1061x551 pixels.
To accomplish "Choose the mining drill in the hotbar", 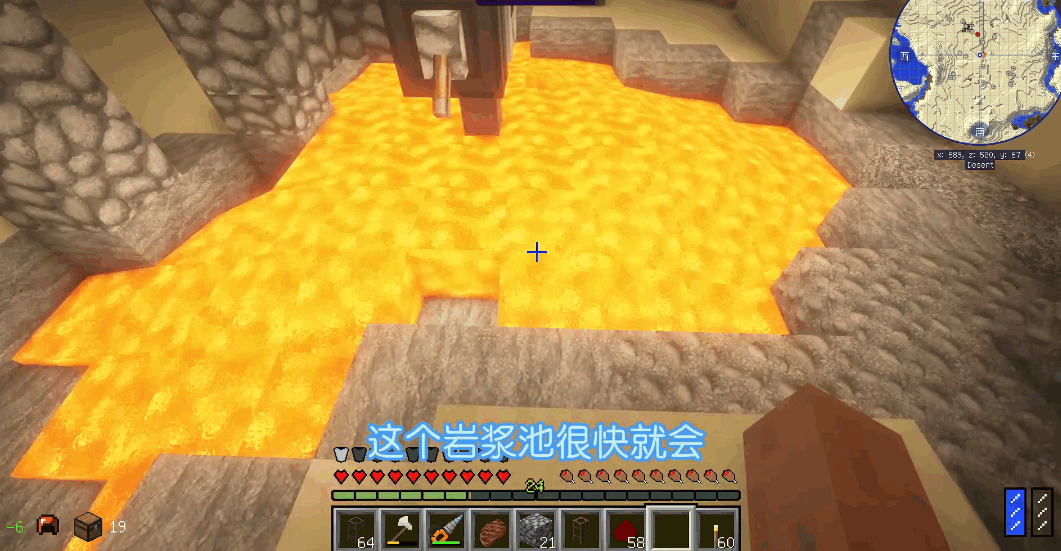I will [x=444, y=529].
